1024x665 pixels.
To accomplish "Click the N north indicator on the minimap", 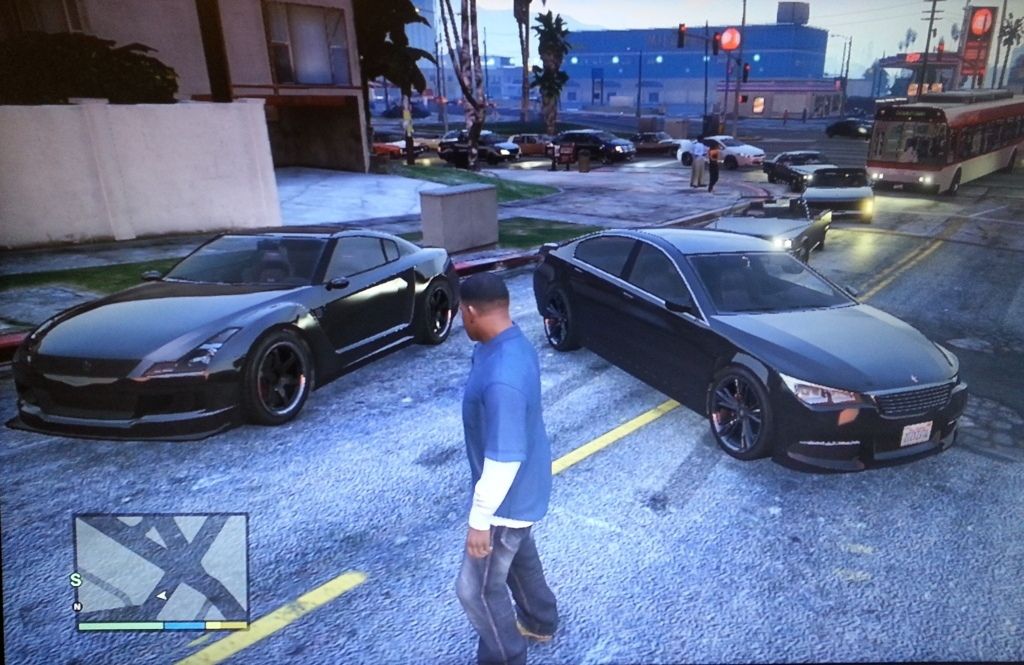I will click(x=77, y=606).
